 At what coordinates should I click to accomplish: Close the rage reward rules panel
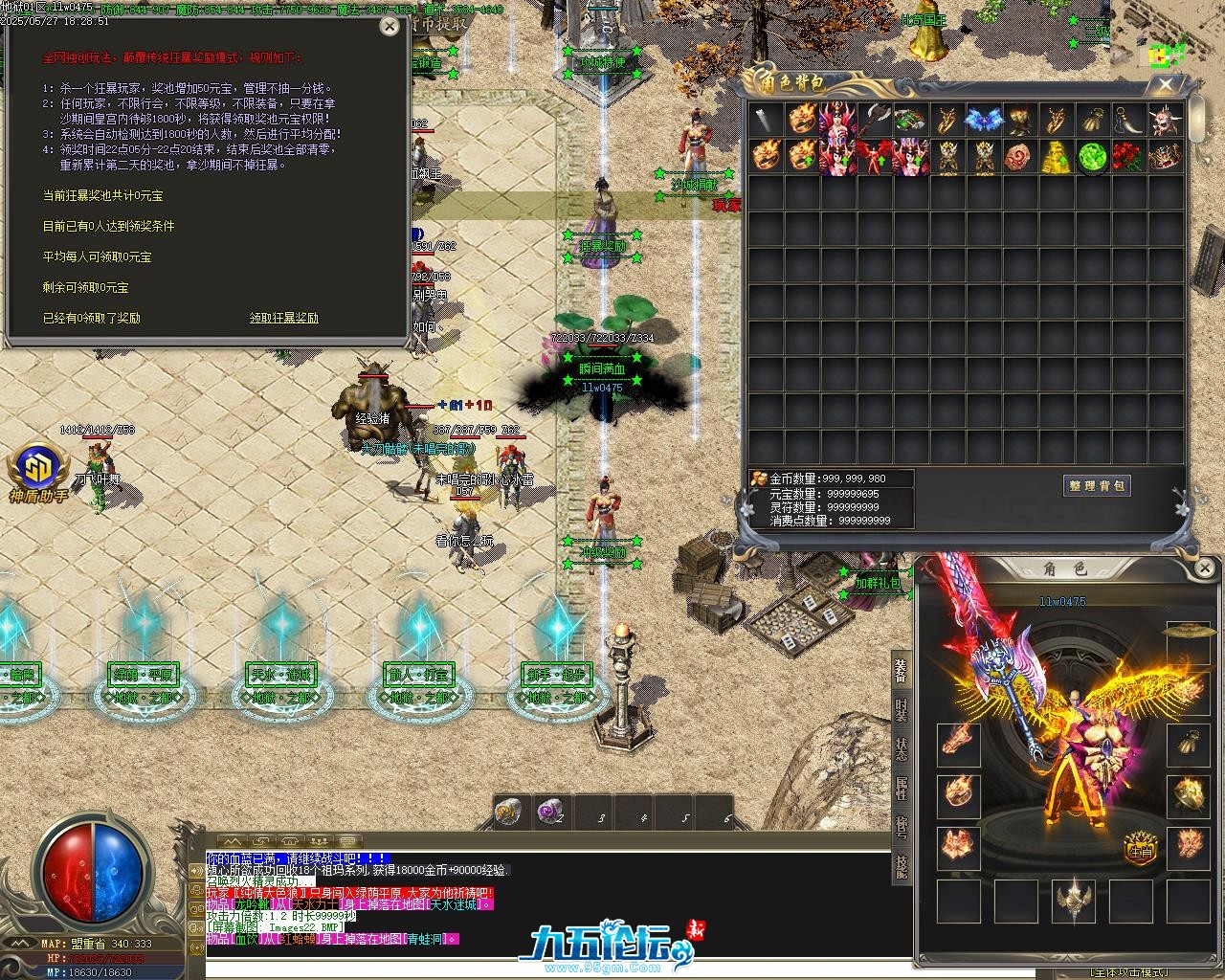(390, 27)
